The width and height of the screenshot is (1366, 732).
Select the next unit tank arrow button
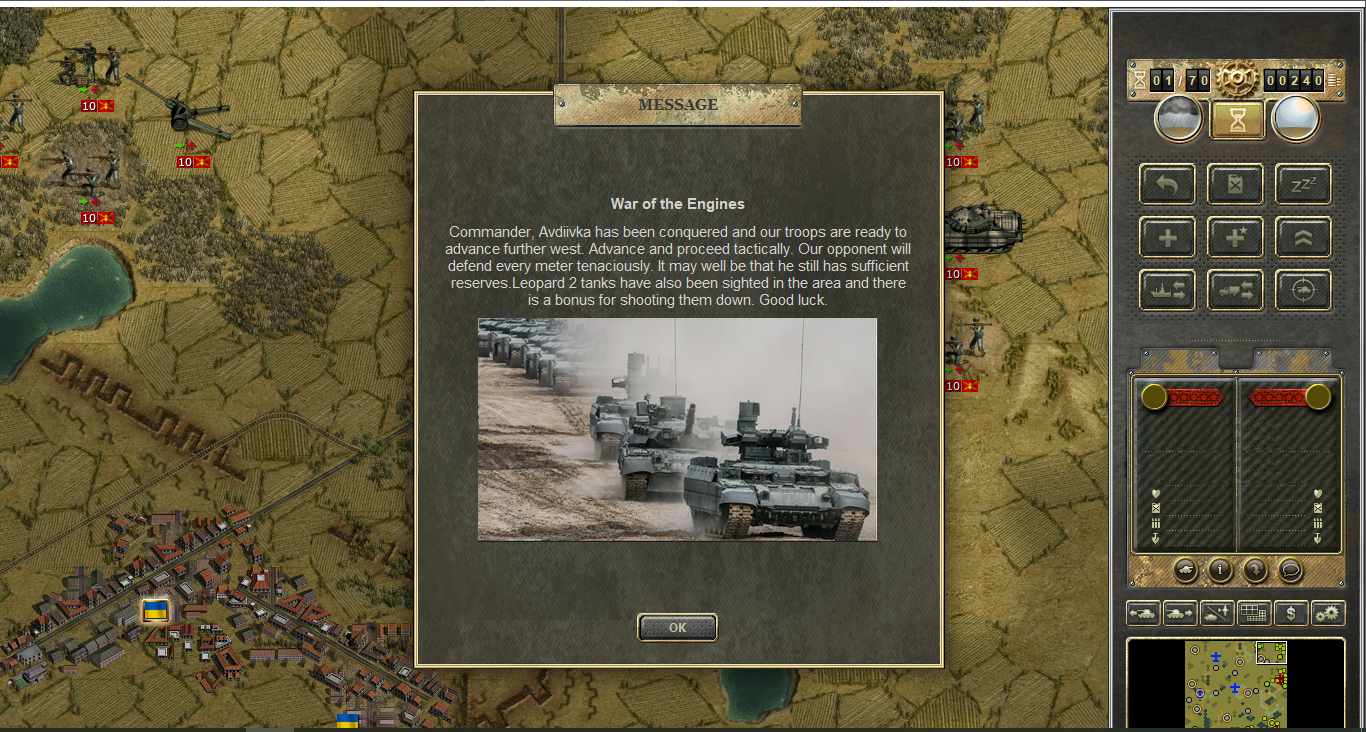point(1180,613)
